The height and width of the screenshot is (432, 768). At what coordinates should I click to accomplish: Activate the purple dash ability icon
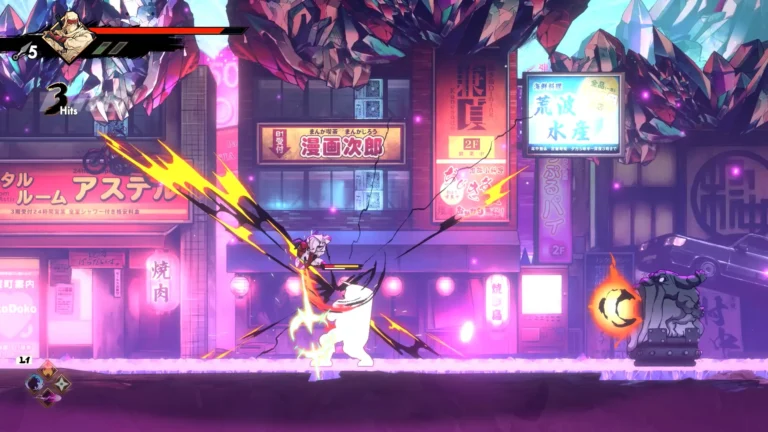48,397
